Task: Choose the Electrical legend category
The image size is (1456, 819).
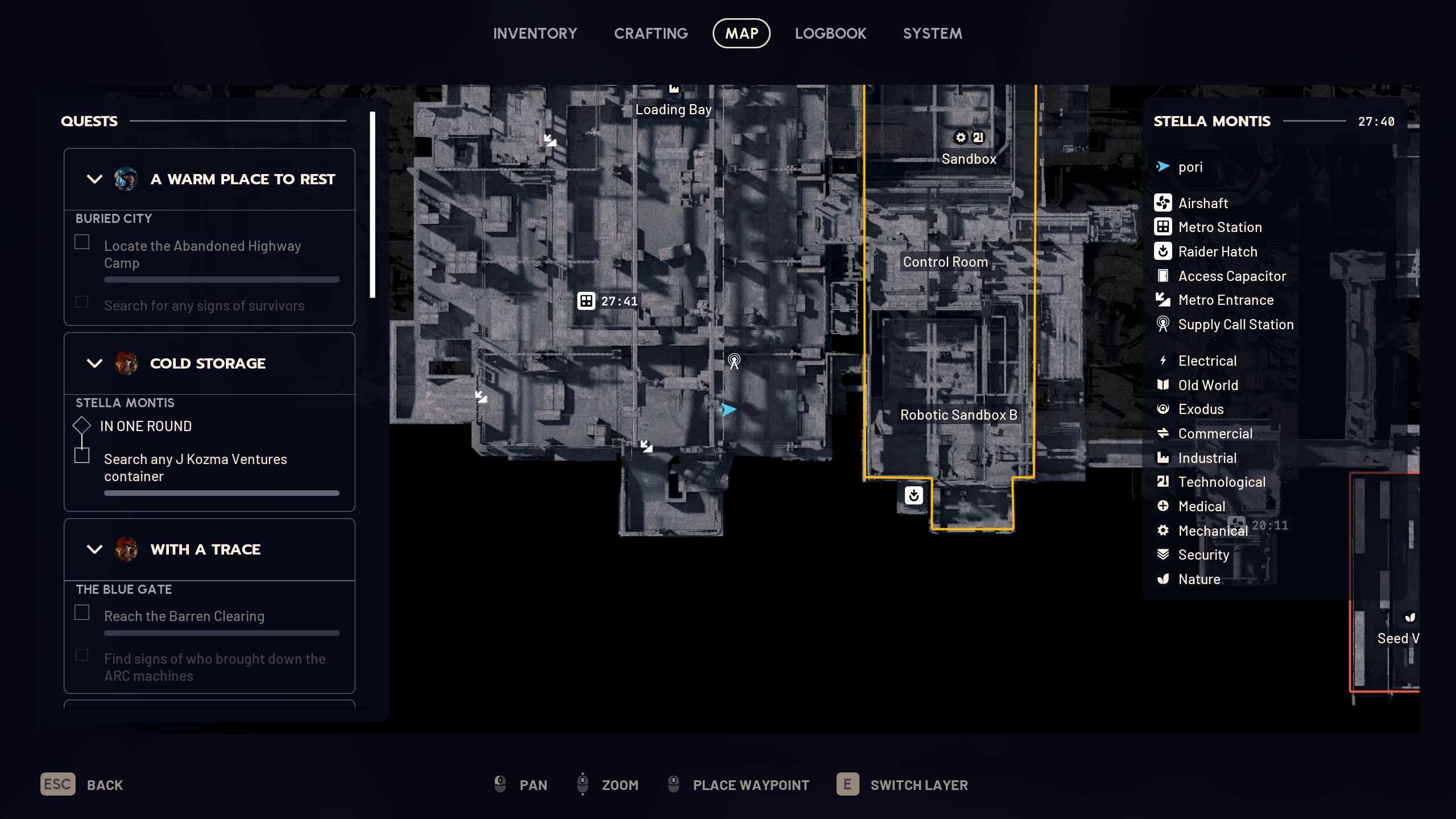Action: 1207,361
